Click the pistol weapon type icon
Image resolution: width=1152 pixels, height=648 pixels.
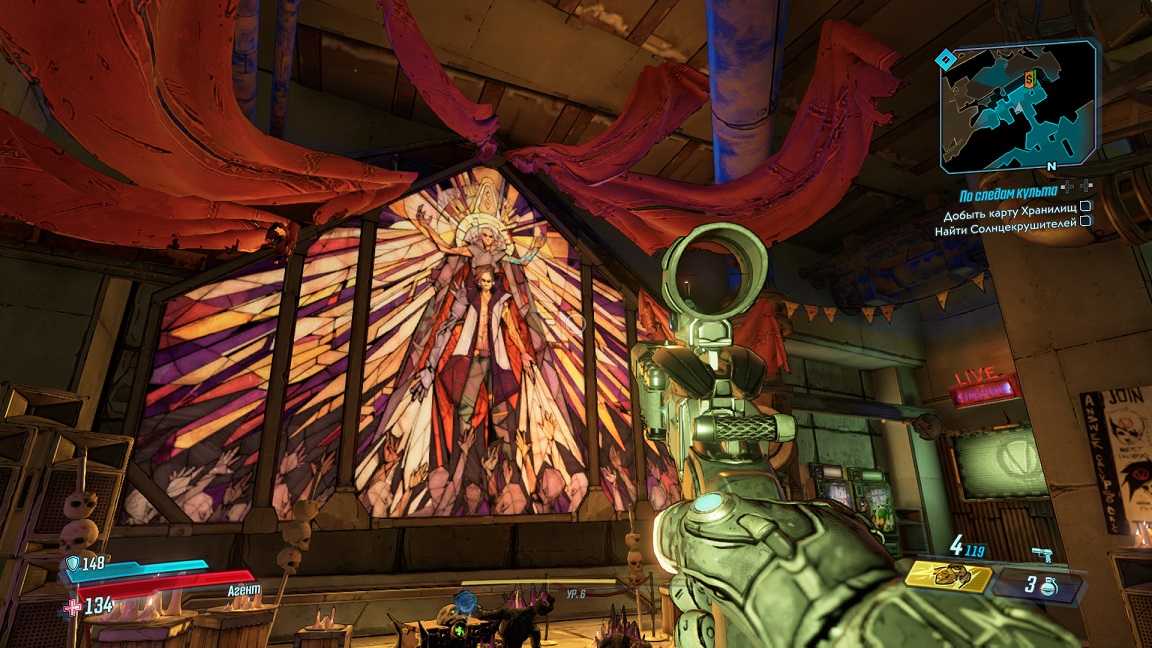(x=1042, y=555)
